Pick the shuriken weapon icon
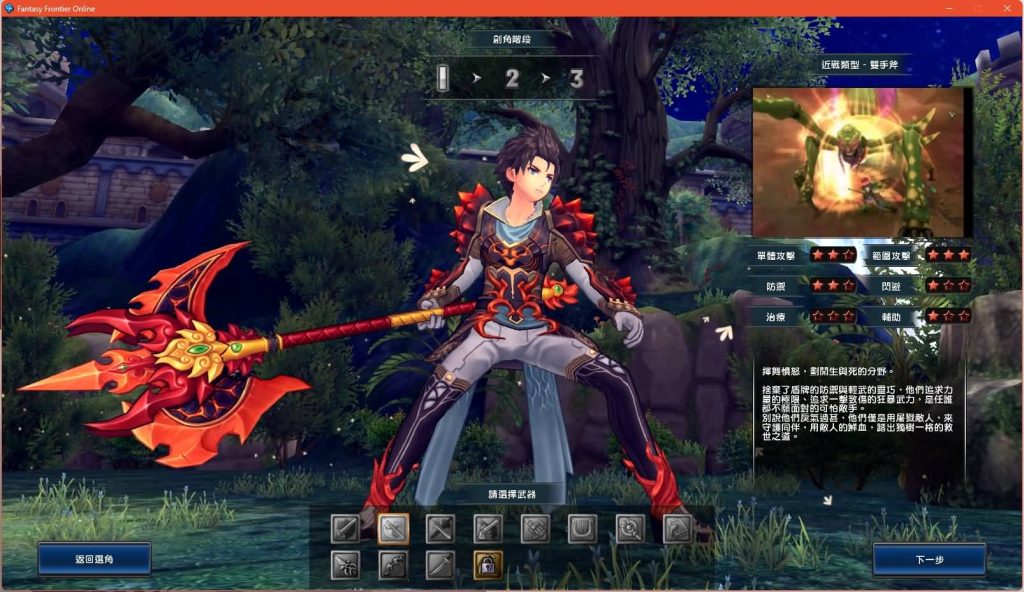1024x592 pixels. point(346,565)
